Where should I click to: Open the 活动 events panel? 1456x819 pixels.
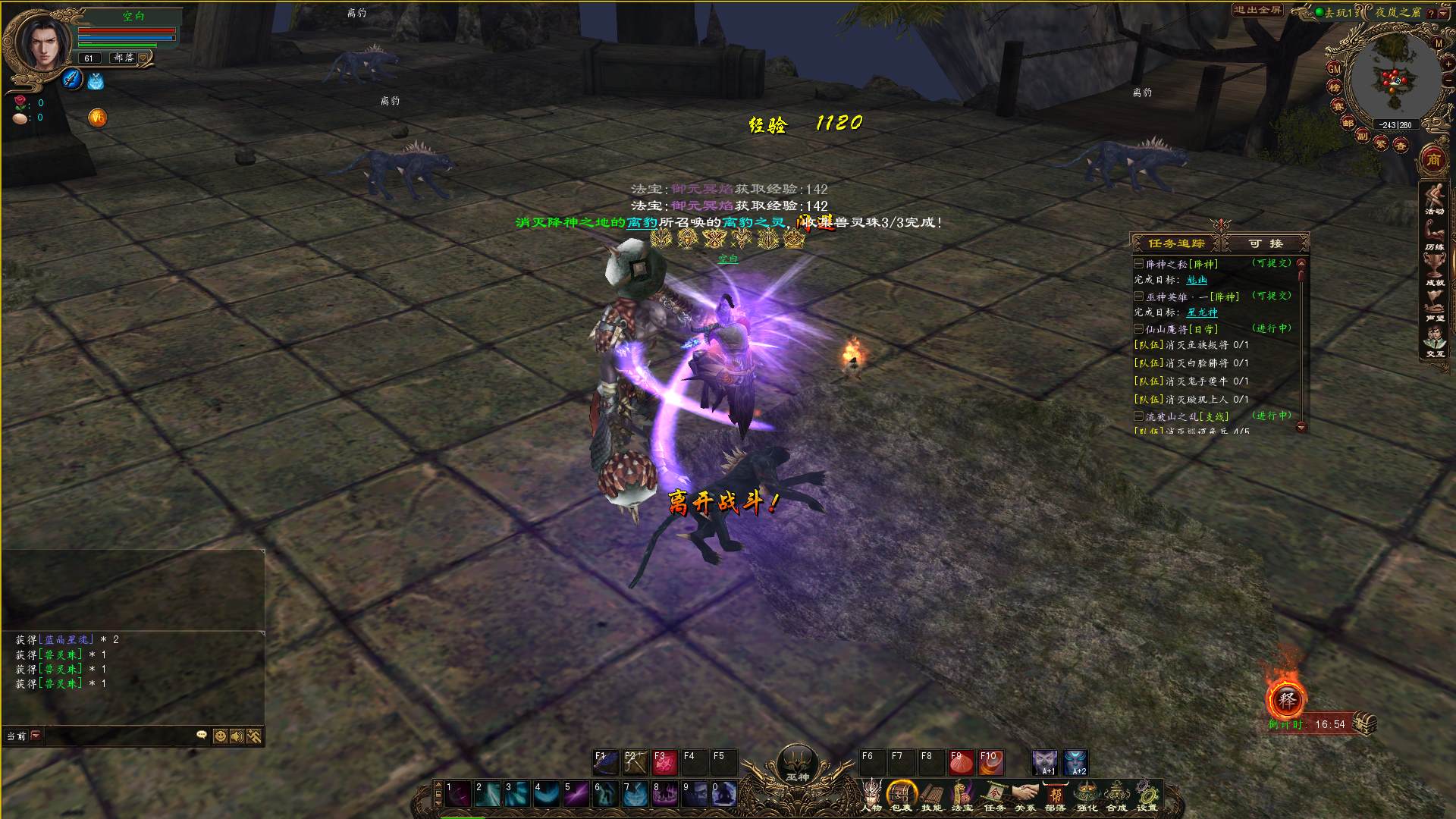(x=1434, y=199)
